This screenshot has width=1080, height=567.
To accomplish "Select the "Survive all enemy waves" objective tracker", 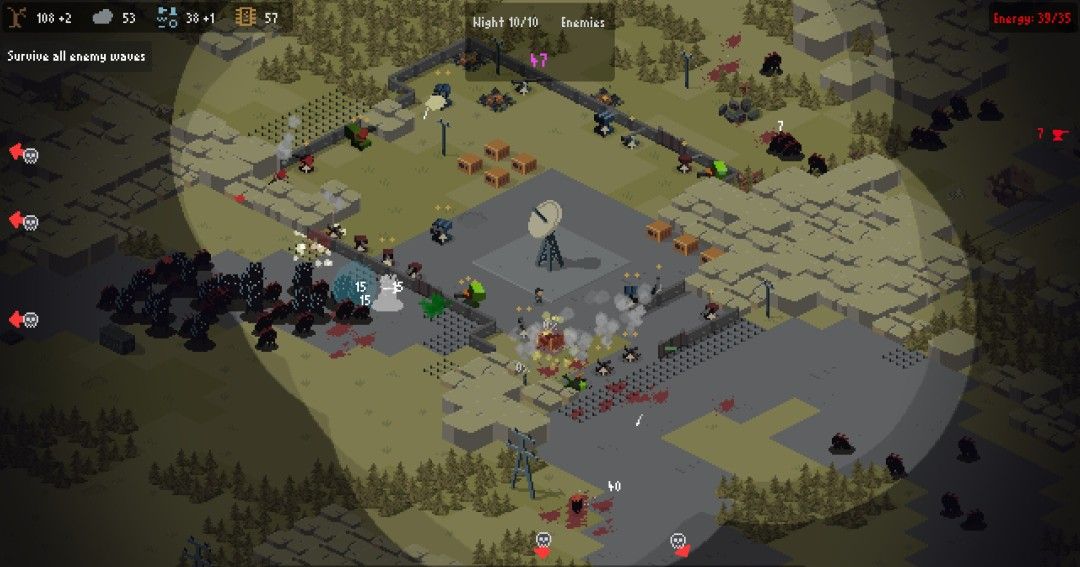I will click(76, 56).
